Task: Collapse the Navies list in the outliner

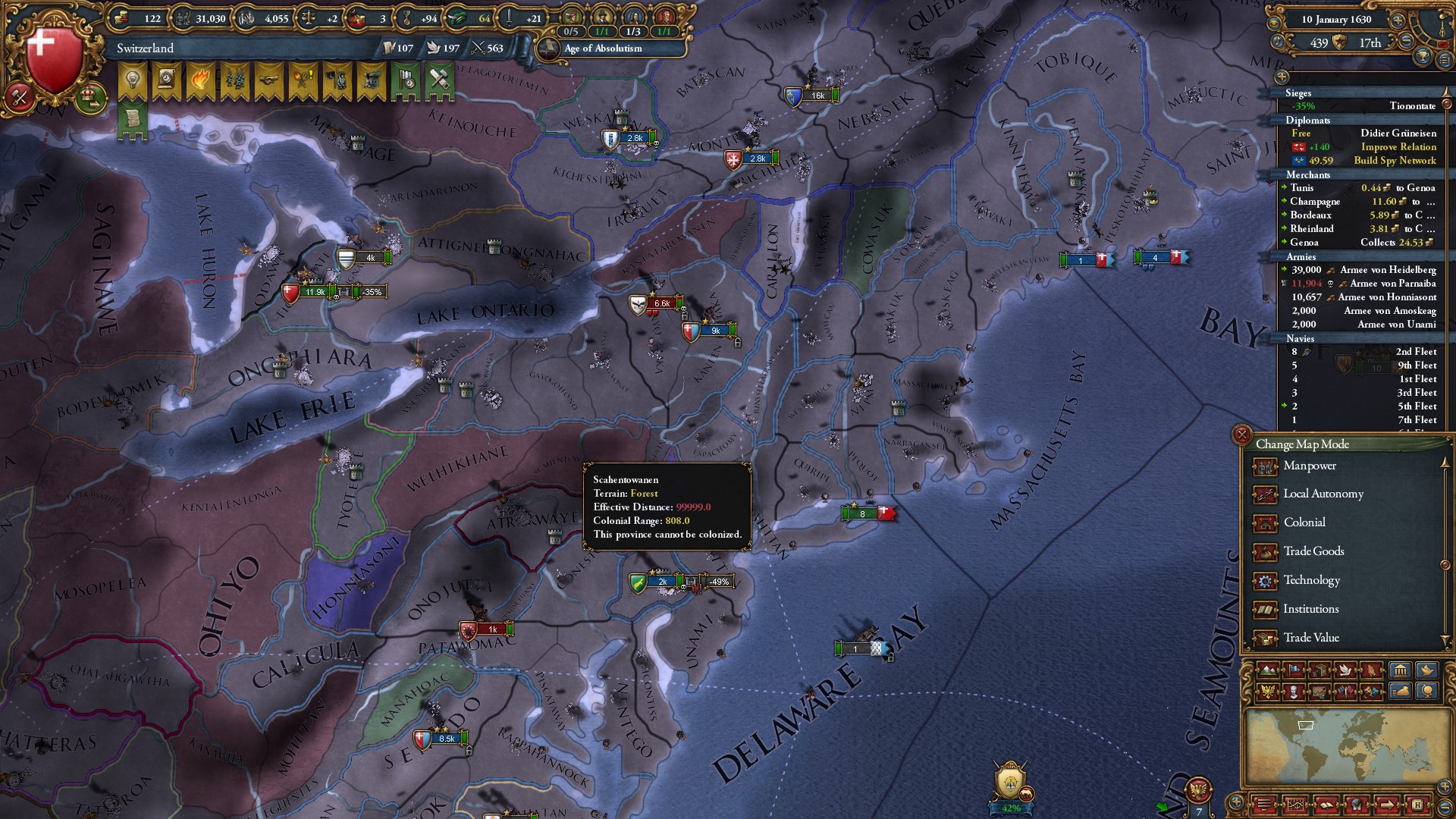Action: point(1300,339)
